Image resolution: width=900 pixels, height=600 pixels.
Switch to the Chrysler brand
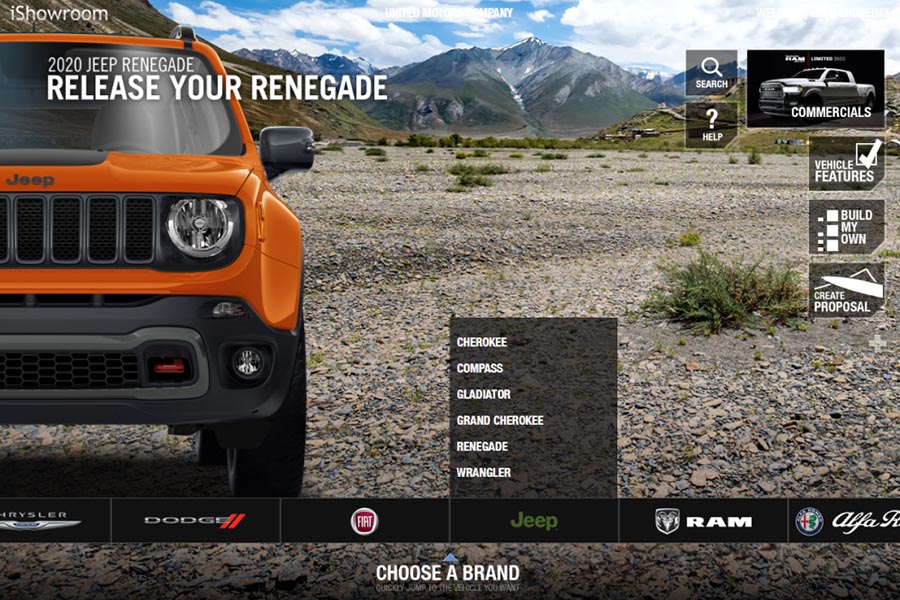(40, 520)
